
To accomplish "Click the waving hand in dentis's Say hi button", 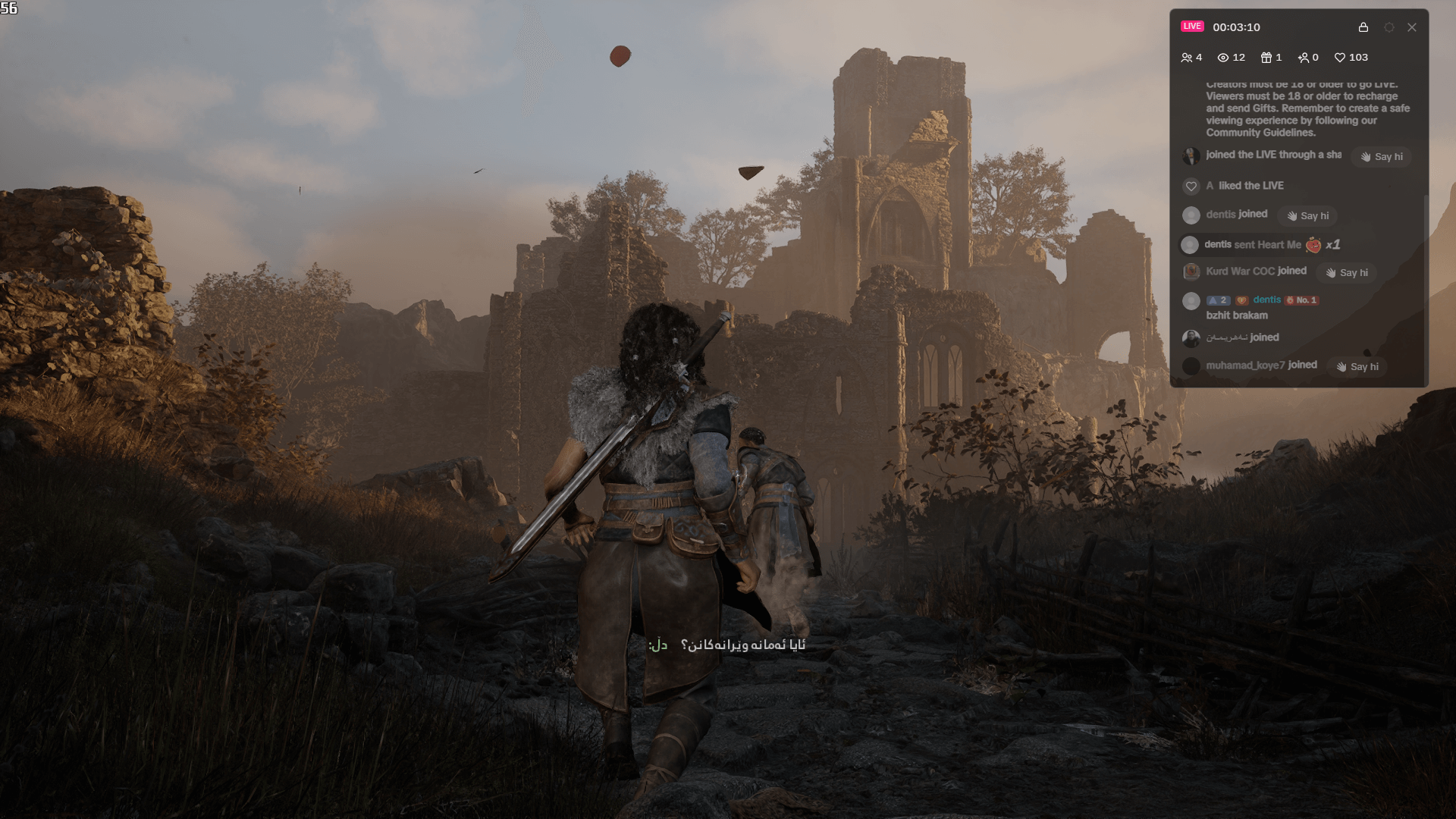I will pos(1291,215).
